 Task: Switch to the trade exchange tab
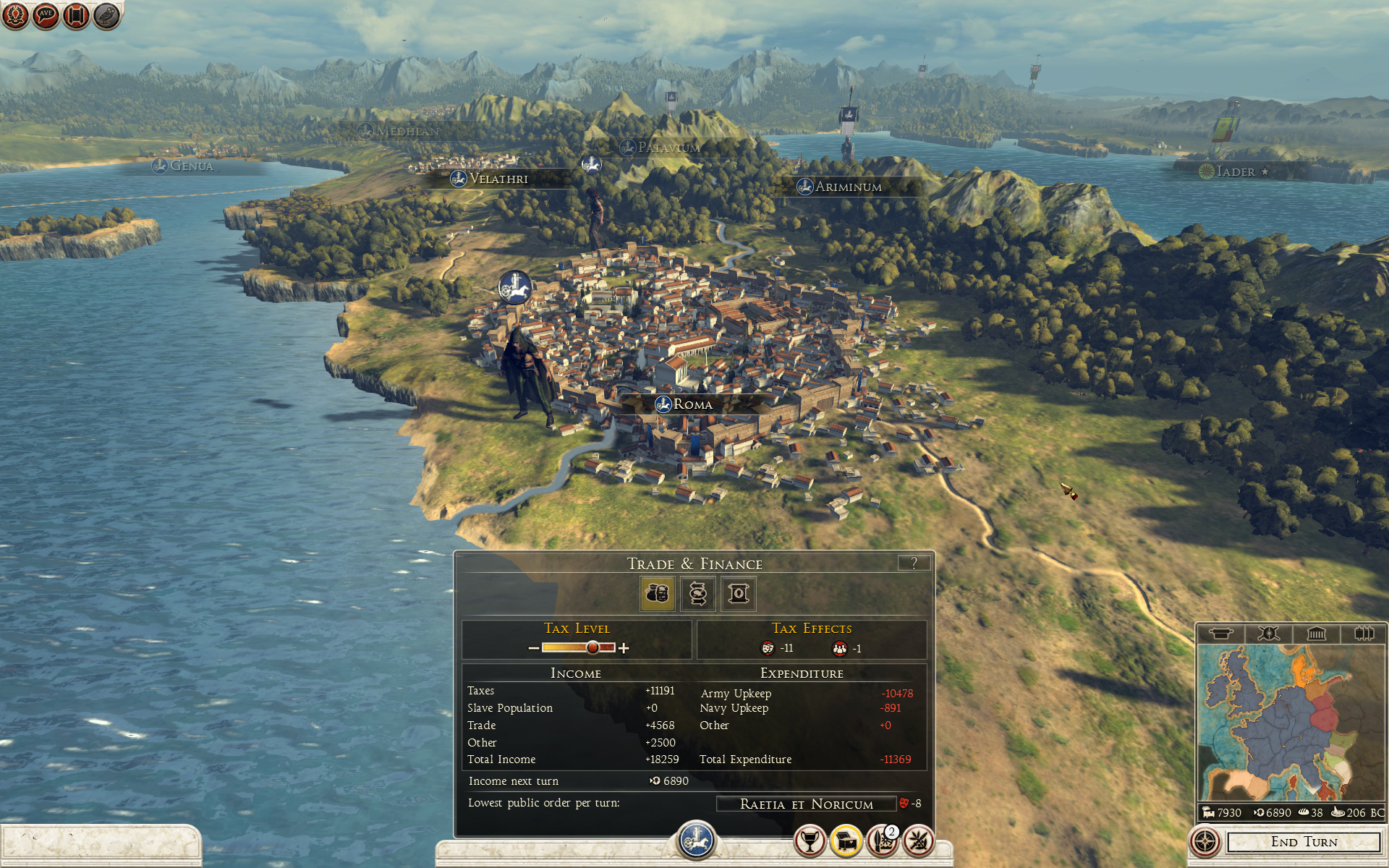(x=697, y=594)
